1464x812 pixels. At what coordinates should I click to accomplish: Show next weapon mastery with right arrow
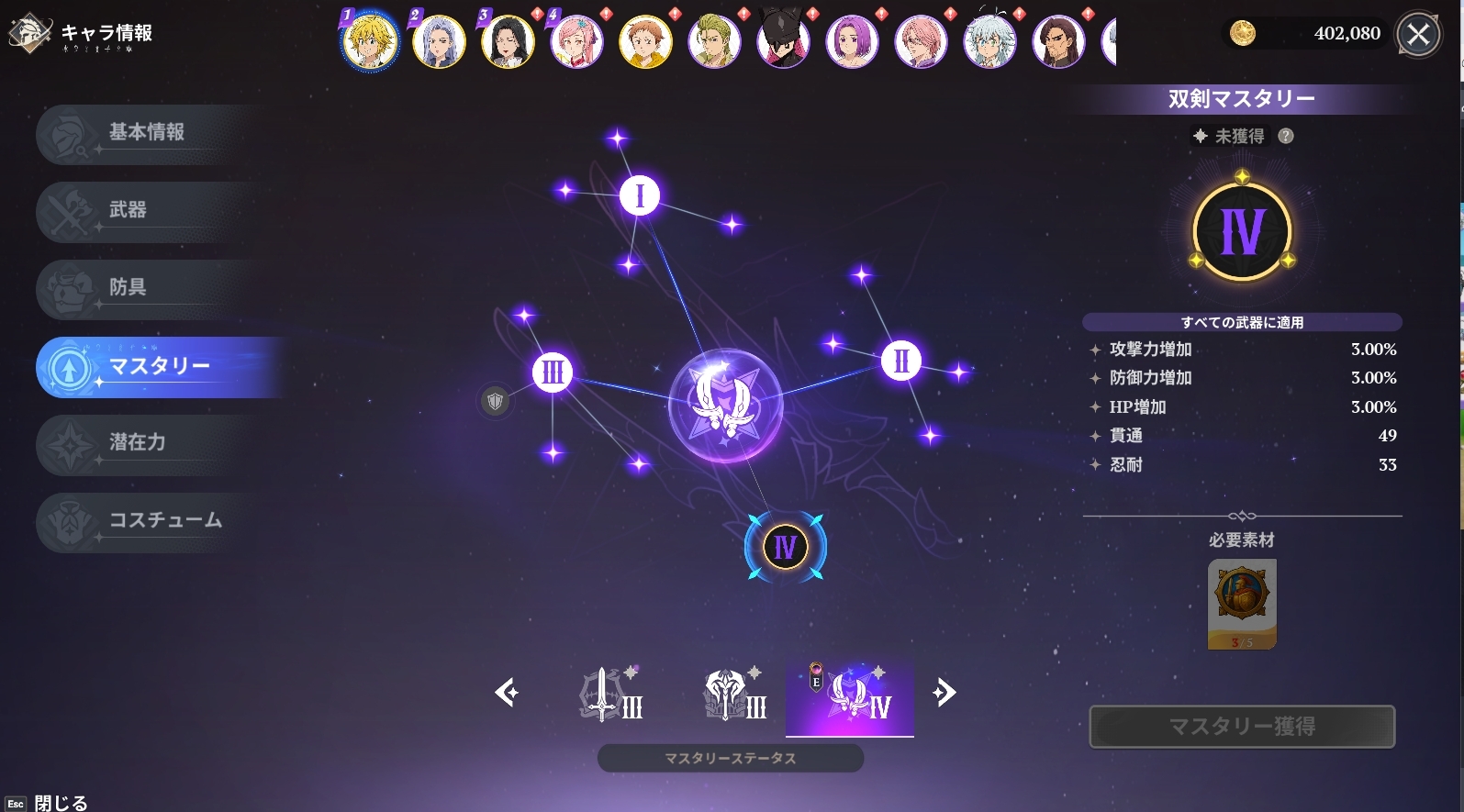944,693
